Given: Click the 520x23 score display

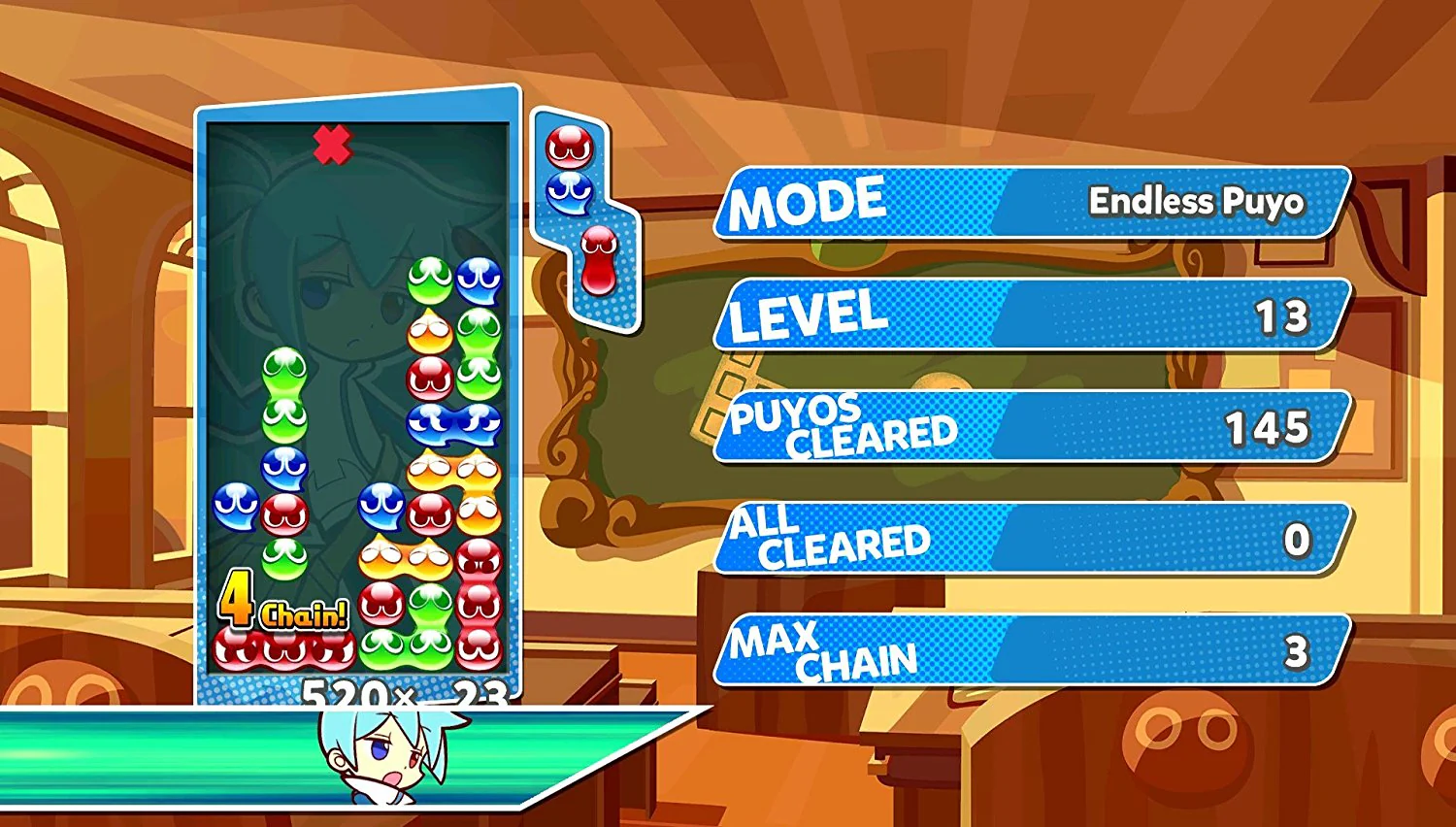Looking at the screenshot, I should [403, 695].
